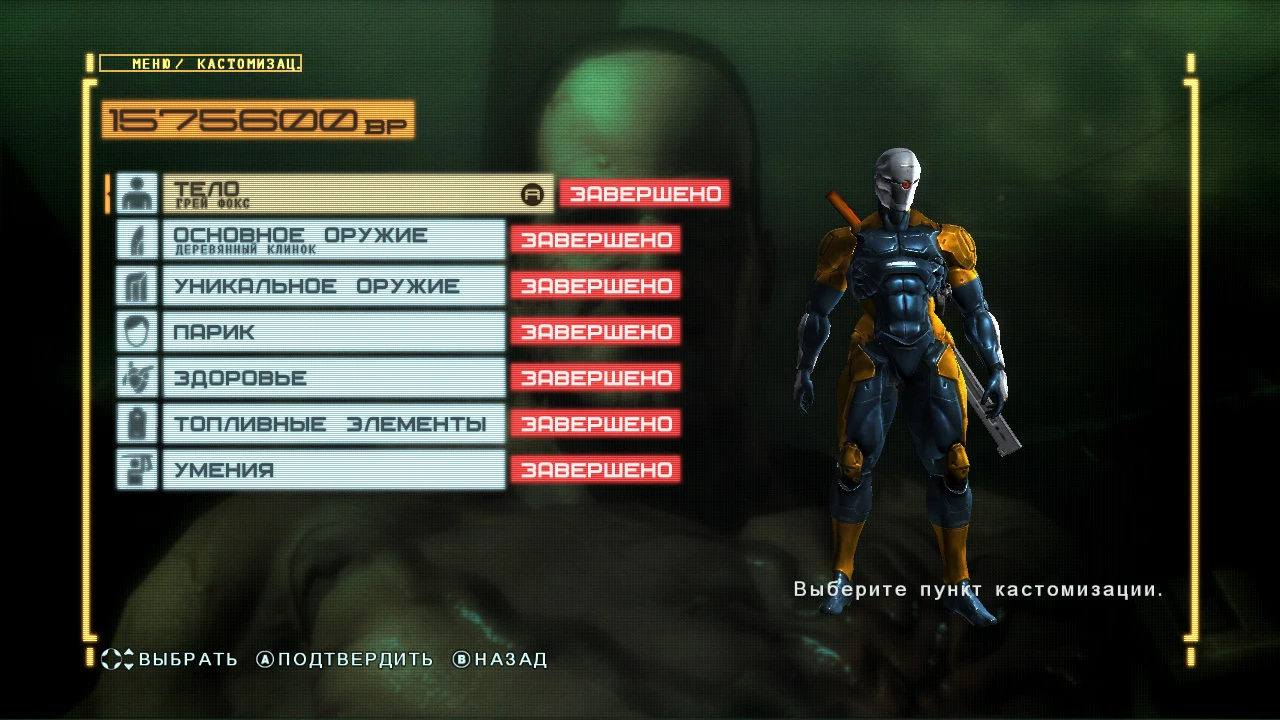Click the skills icon next to УМЕНИЯ
The width and height of the screenshot is (1280, 720).
pos(138,469)
